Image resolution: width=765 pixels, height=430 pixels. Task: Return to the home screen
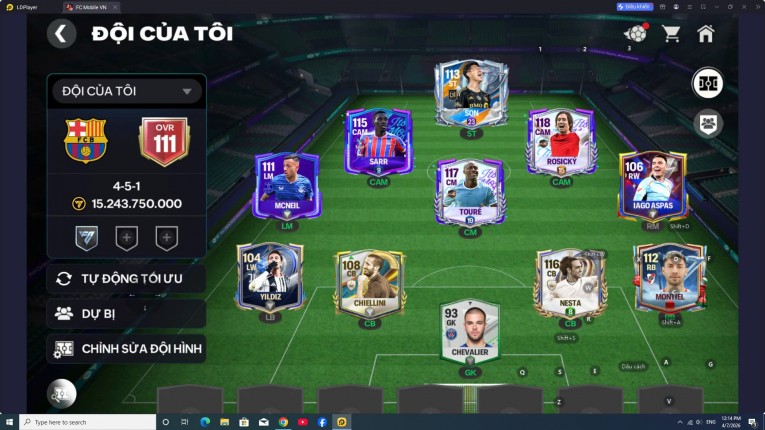tap(706, 34)
